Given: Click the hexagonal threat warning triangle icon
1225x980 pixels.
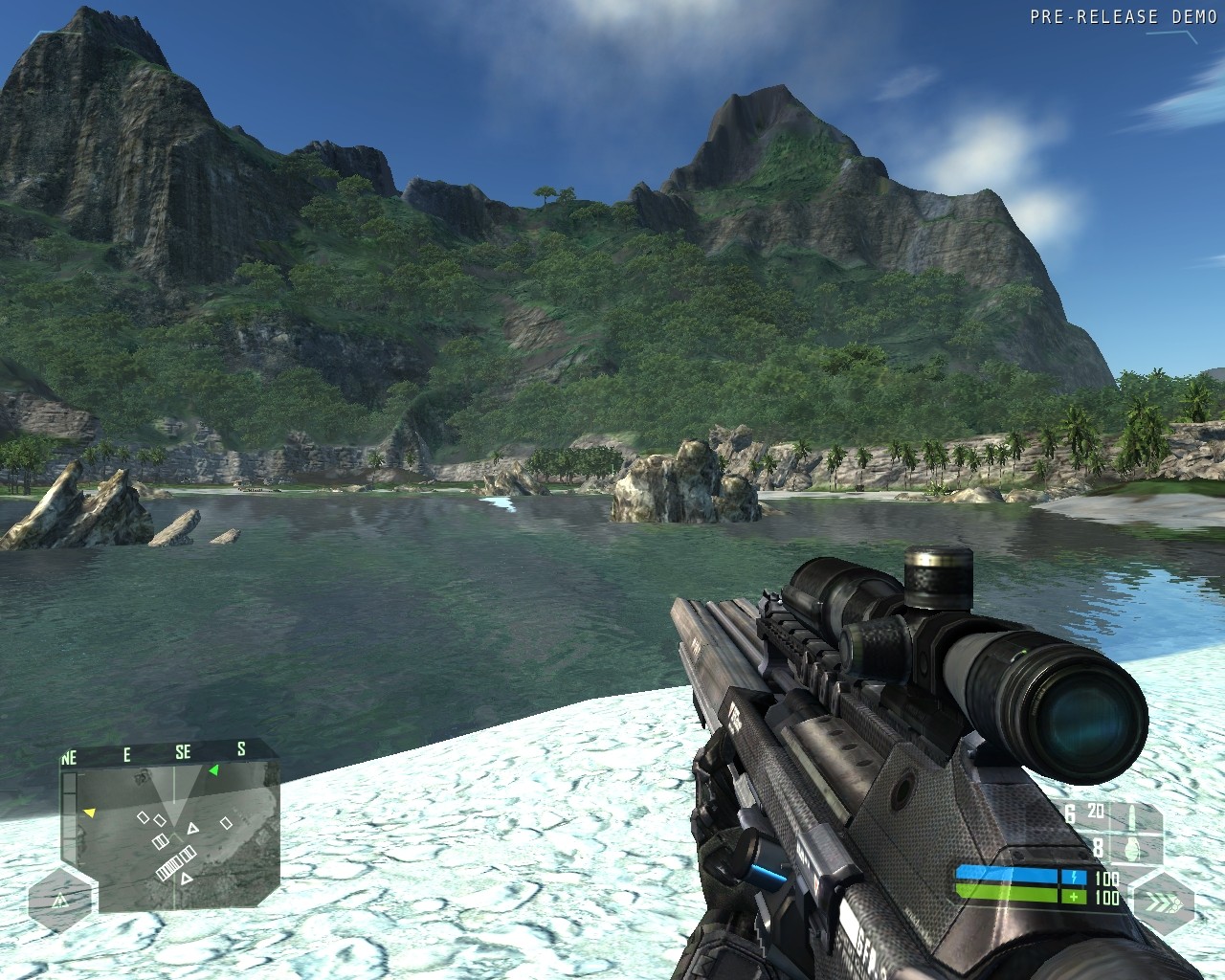Looking at the screenshot, I should coord(61,901).
